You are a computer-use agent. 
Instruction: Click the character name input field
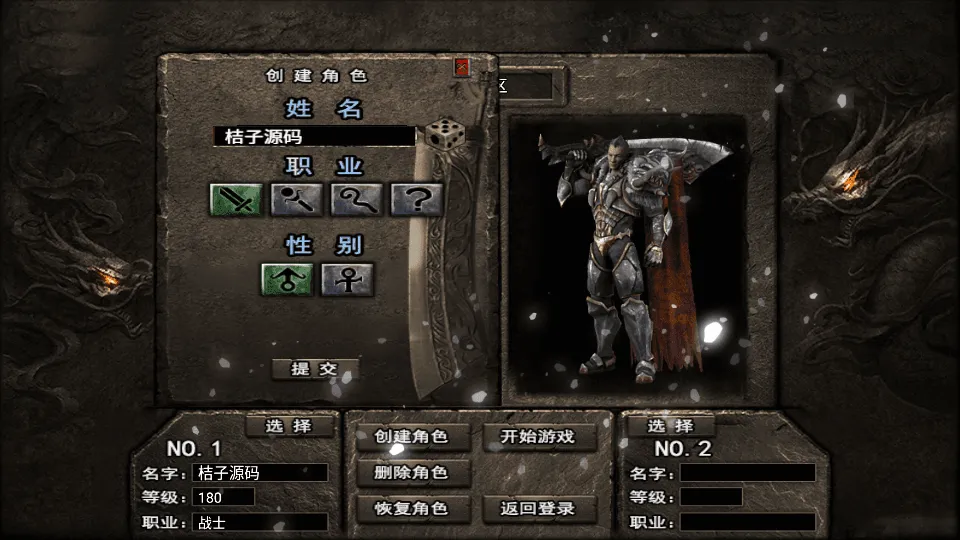pyautogui.click(x=314, y=136)
